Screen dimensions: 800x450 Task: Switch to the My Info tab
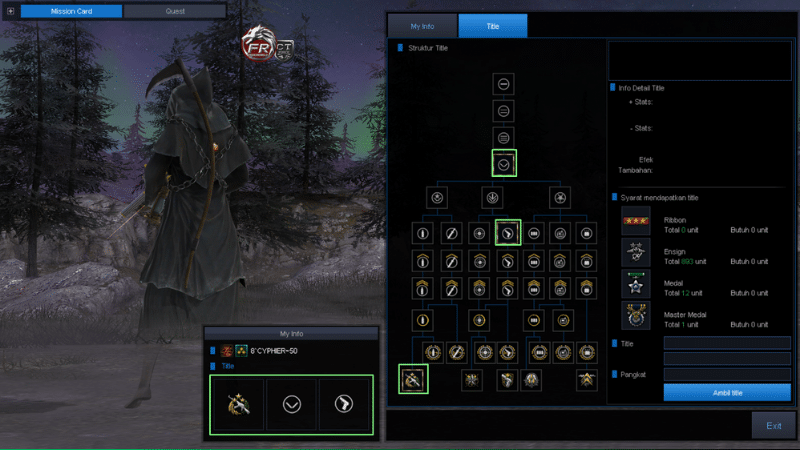click(421, 26)
